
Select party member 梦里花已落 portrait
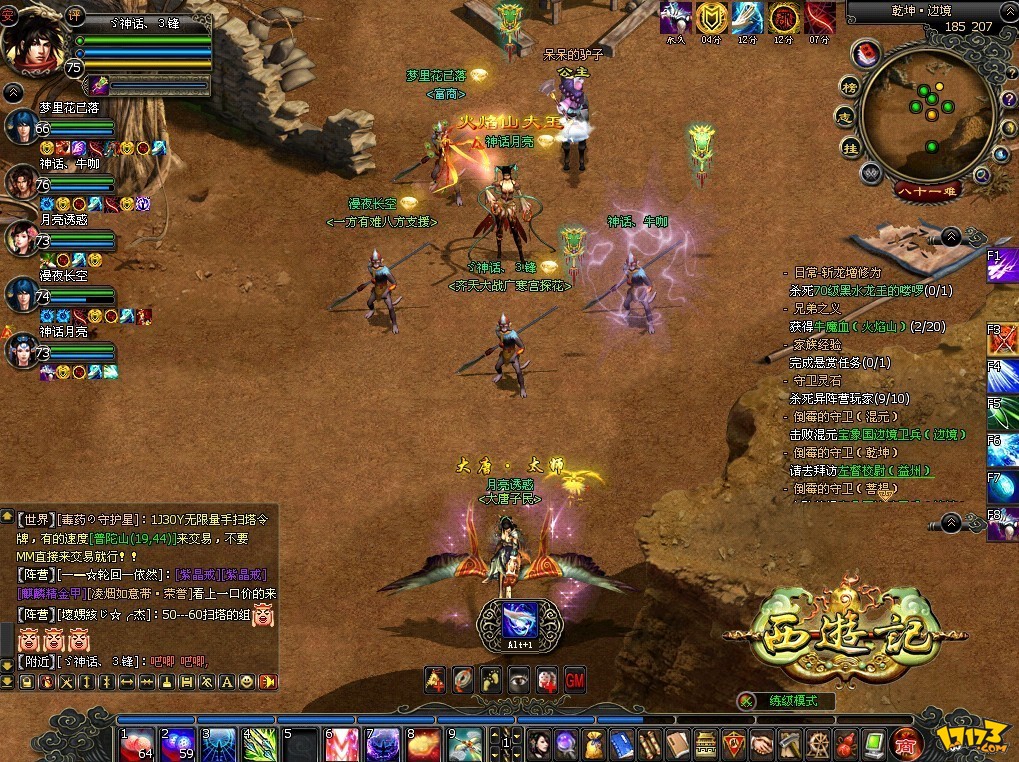21,127
